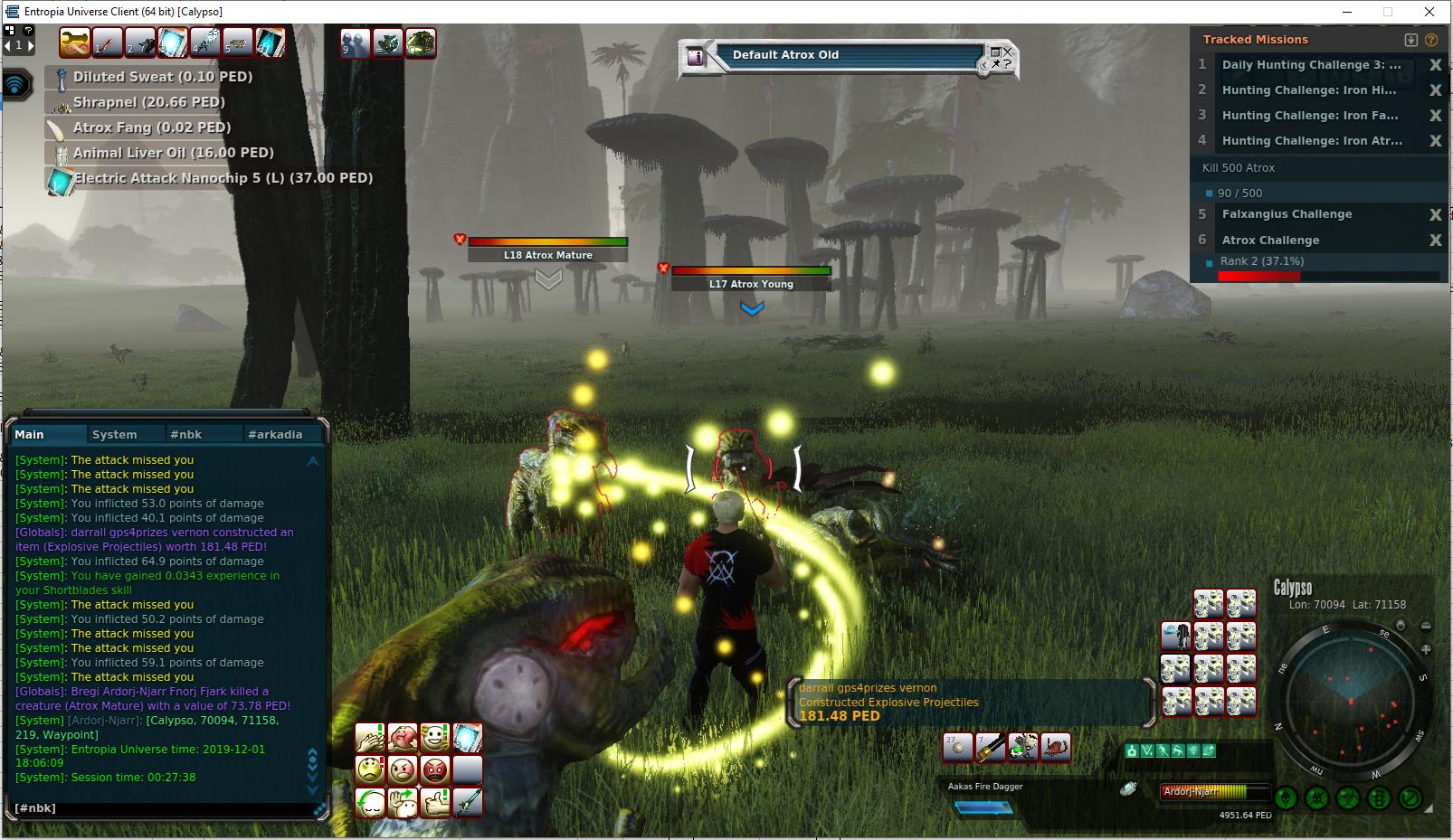Close the Entropia Universe window
Image resolution: width=1453 pixels, height=840 pixels.
1429,12
